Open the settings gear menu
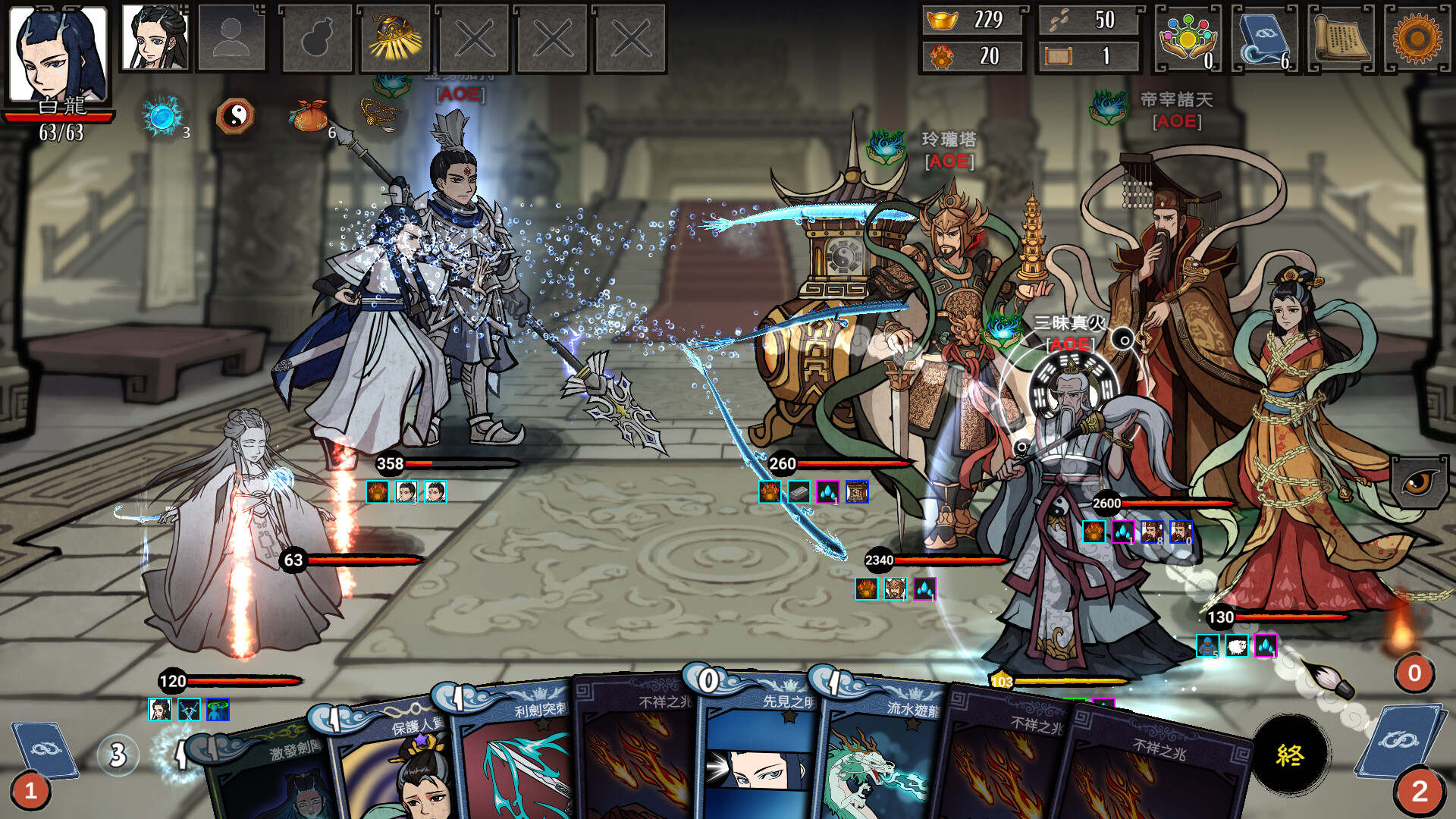The height and width of the screenshot is (819, 1456). coord(1417,38)
